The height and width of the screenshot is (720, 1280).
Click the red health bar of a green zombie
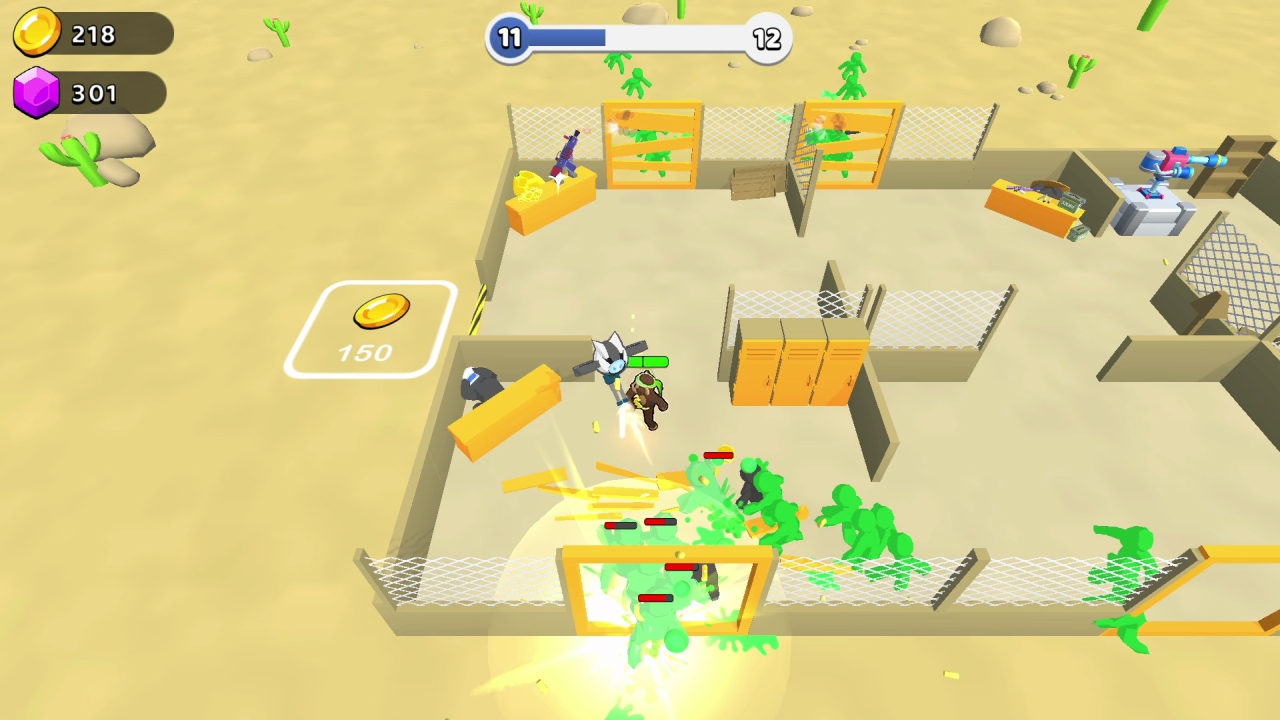tap(716, 455)
